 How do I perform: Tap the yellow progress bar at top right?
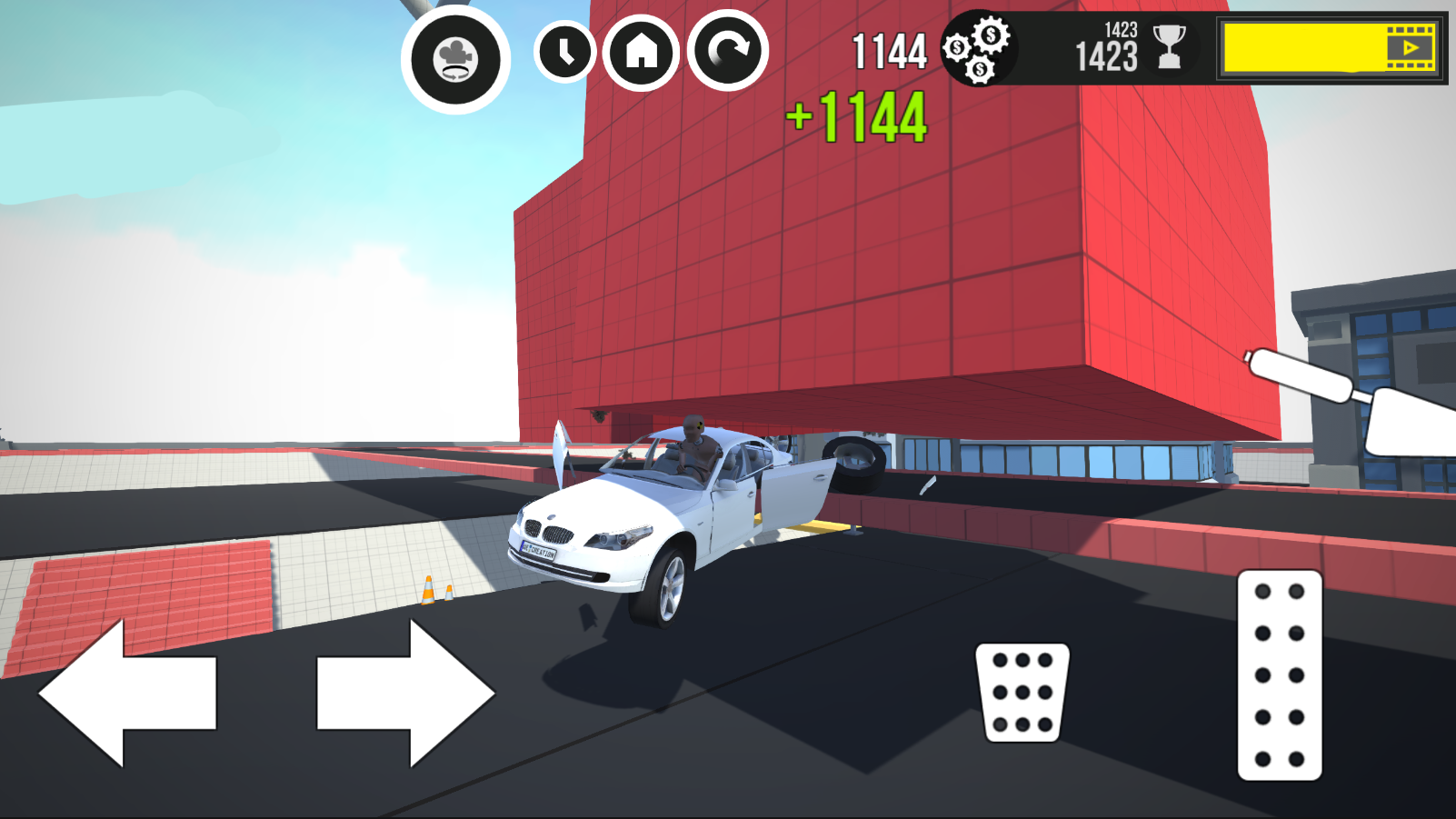pos(1300,50)
